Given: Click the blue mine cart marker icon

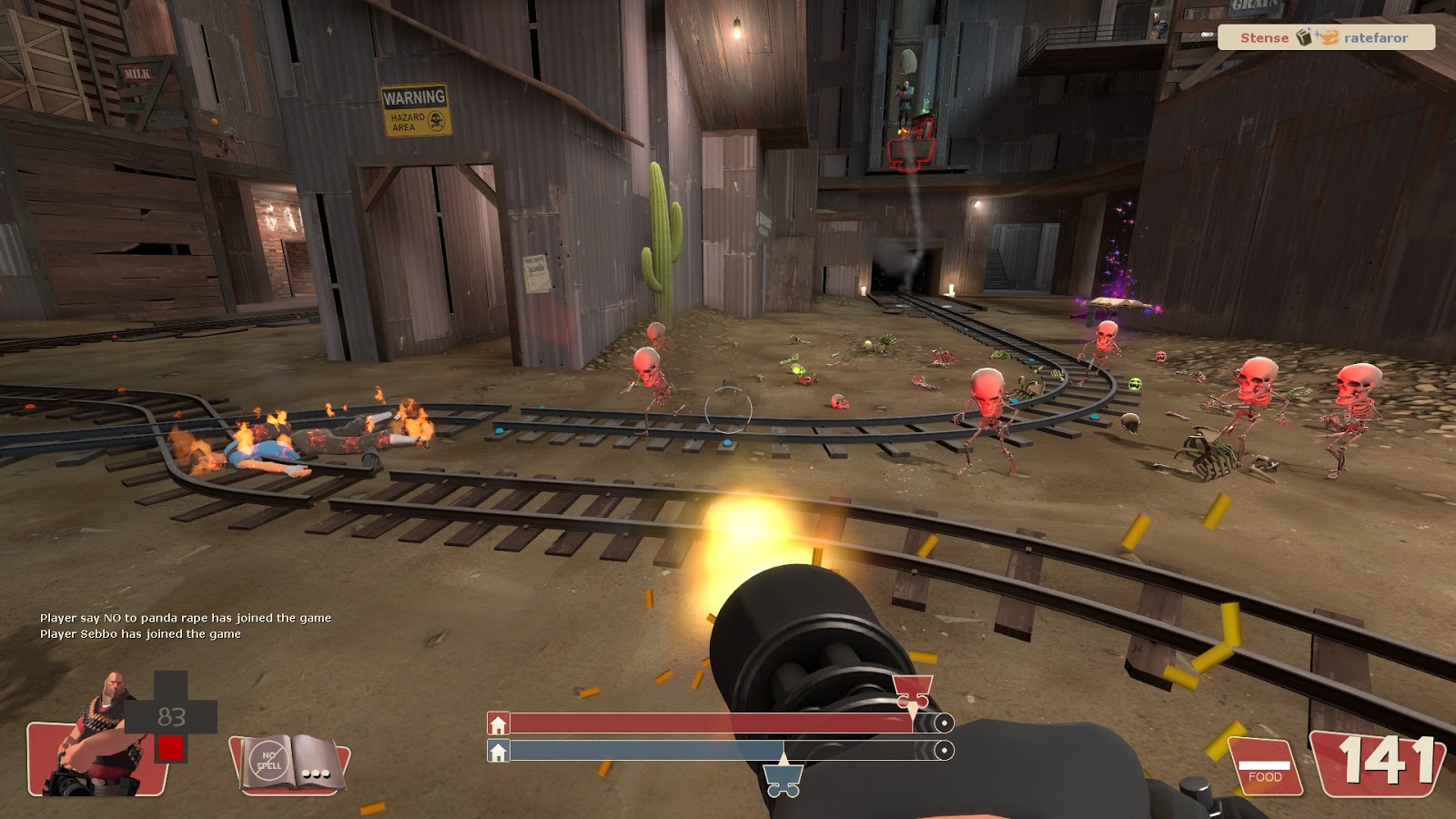Looking at the screenshot, I should point(783,779).
